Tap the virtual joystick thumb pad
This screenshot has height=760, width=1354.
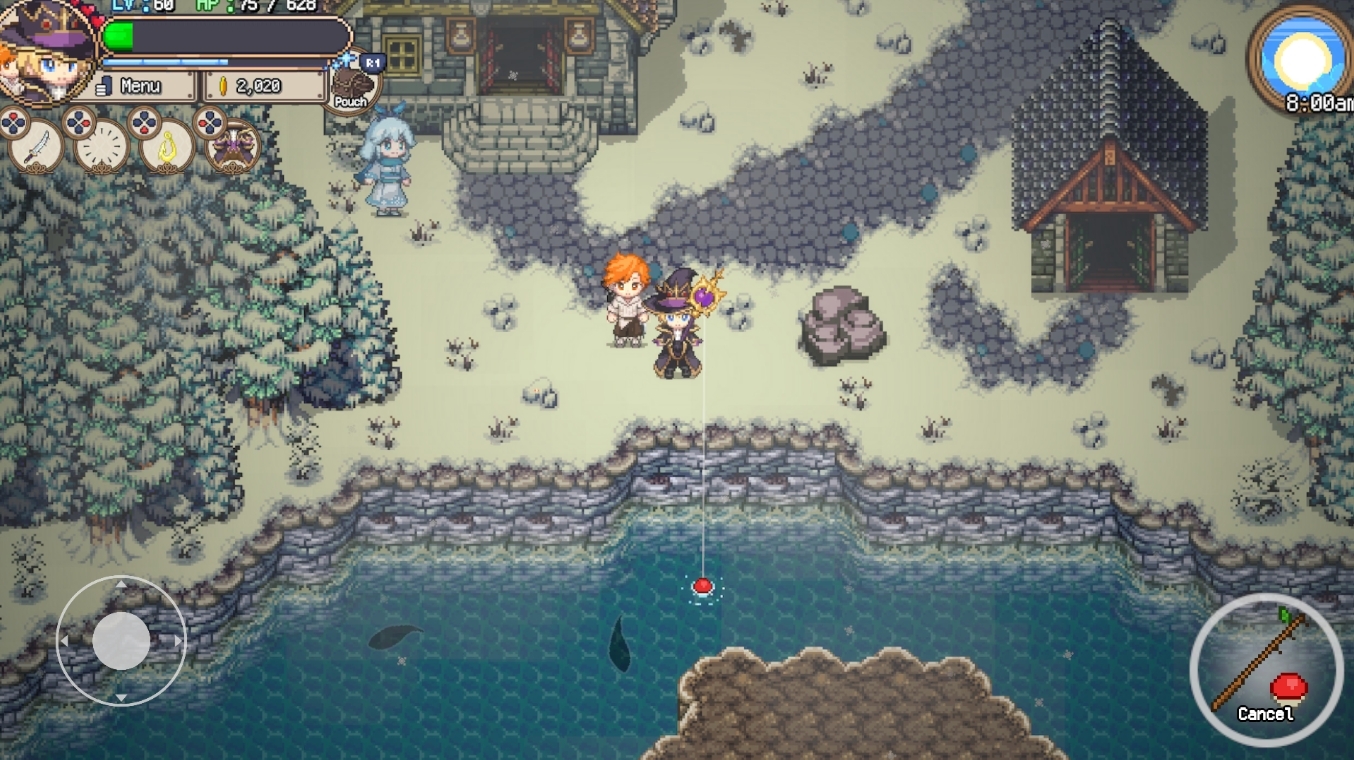point(121,640)
